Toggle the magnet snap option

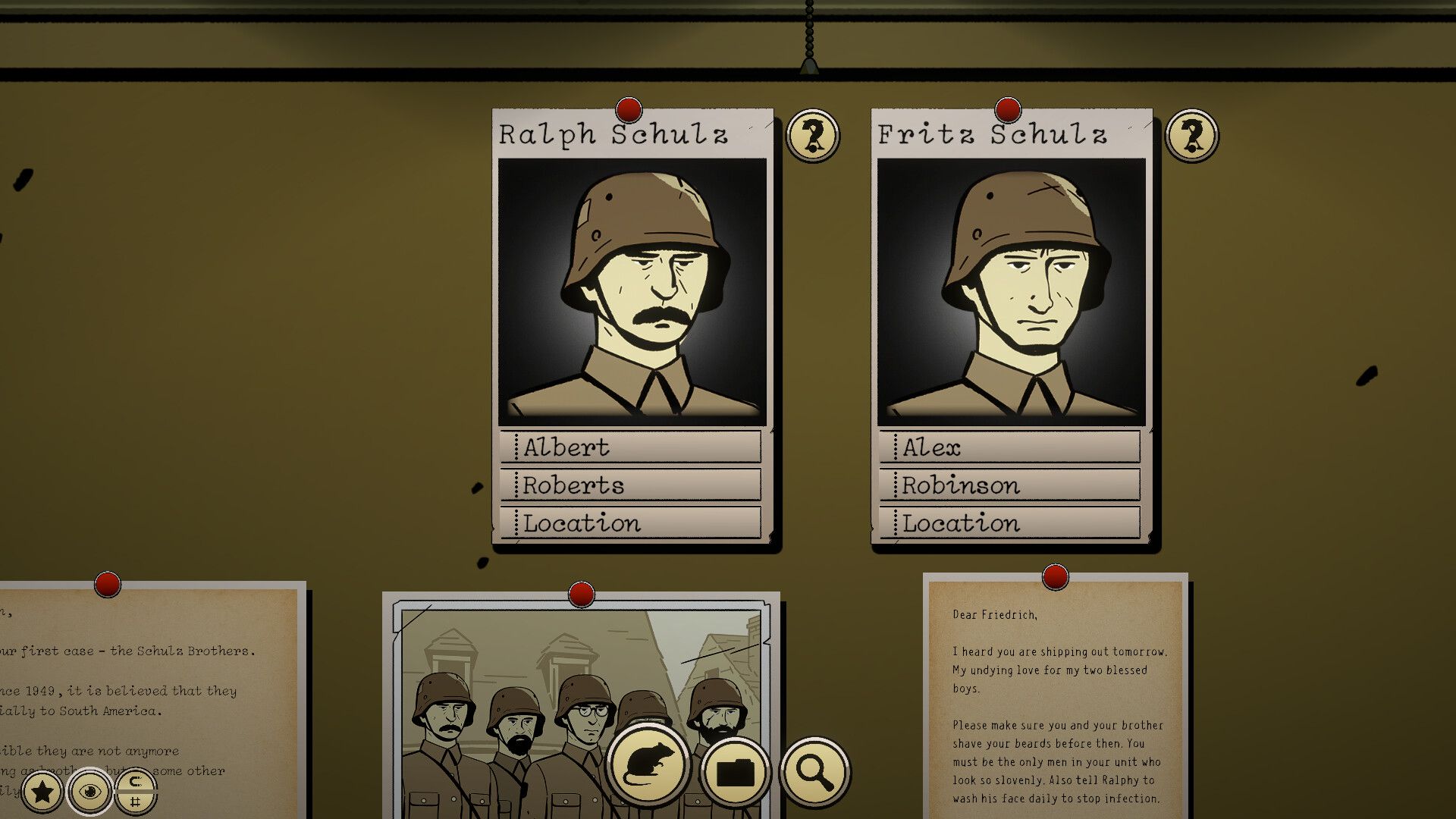(136, 781)
